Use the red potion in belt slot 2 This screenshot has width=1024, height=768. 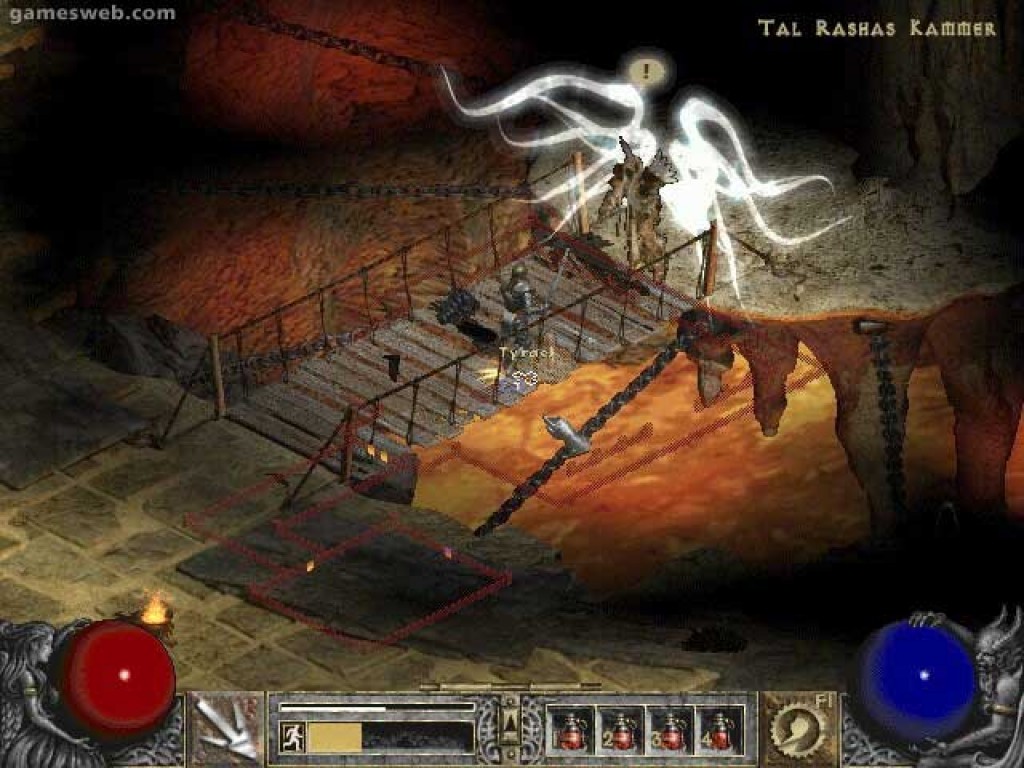pos(622,729)
